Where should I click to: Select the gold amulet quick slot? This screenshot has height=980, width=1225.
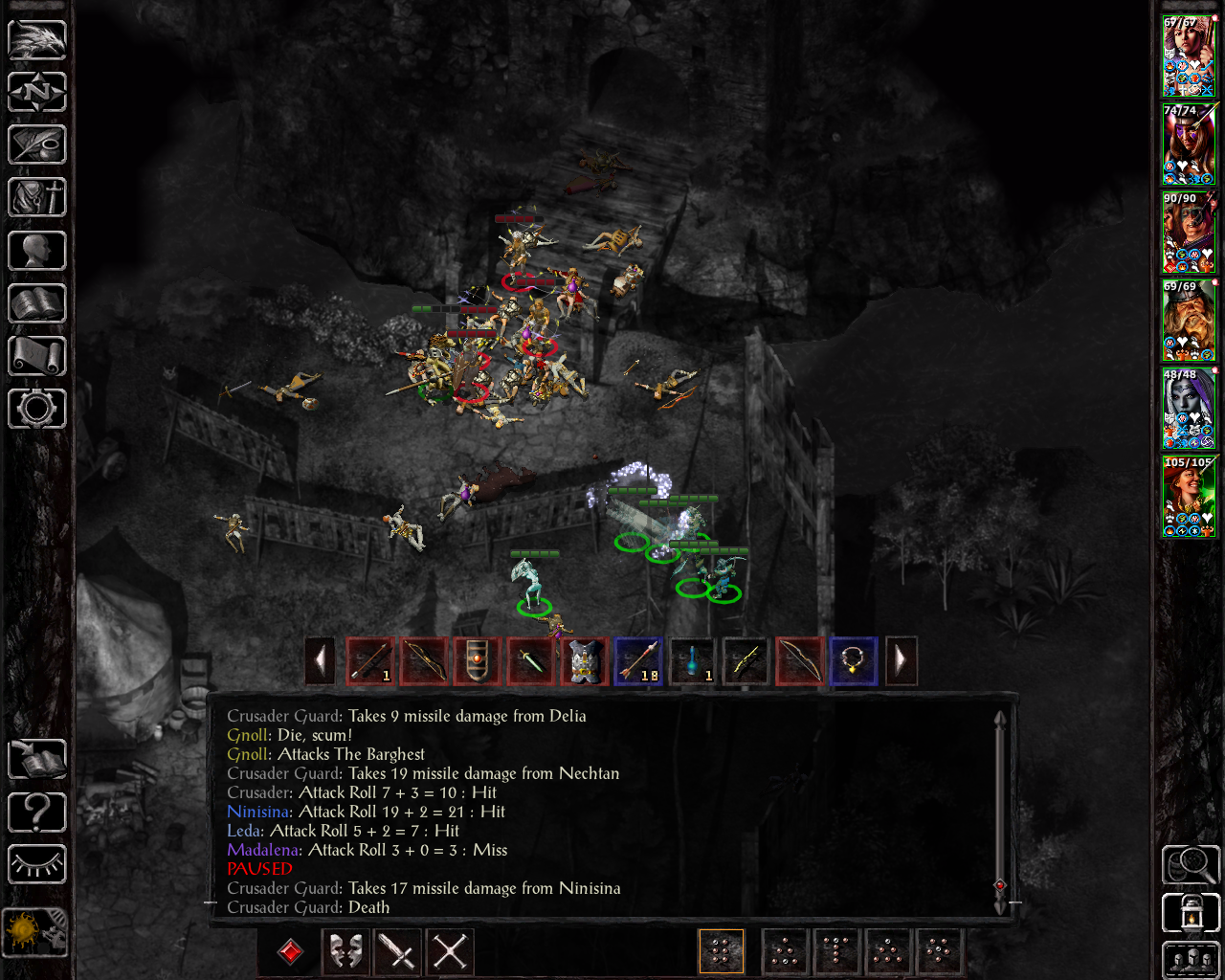coord(853,661)
